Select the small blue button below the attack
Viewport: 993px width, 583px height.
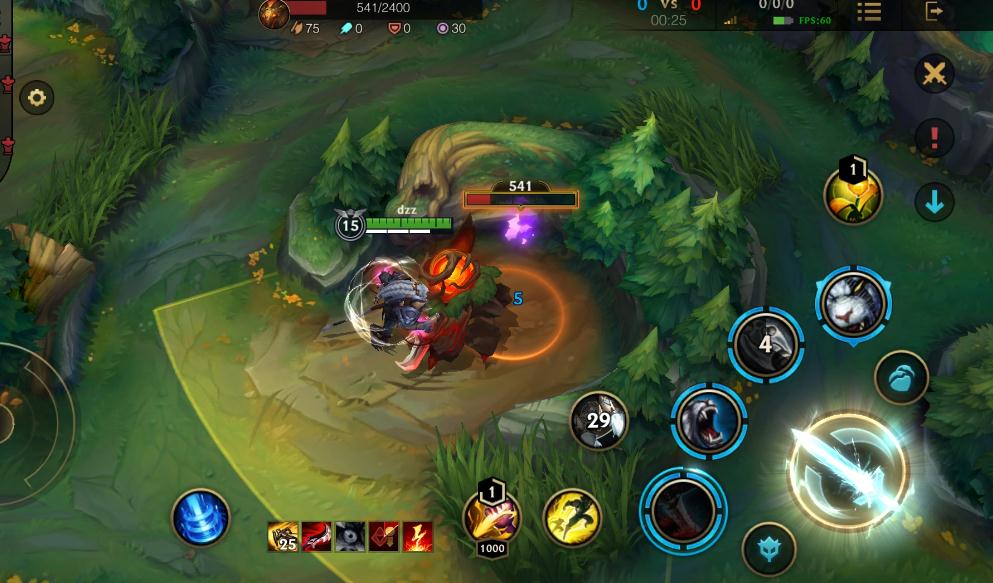(x=769, y=548)
